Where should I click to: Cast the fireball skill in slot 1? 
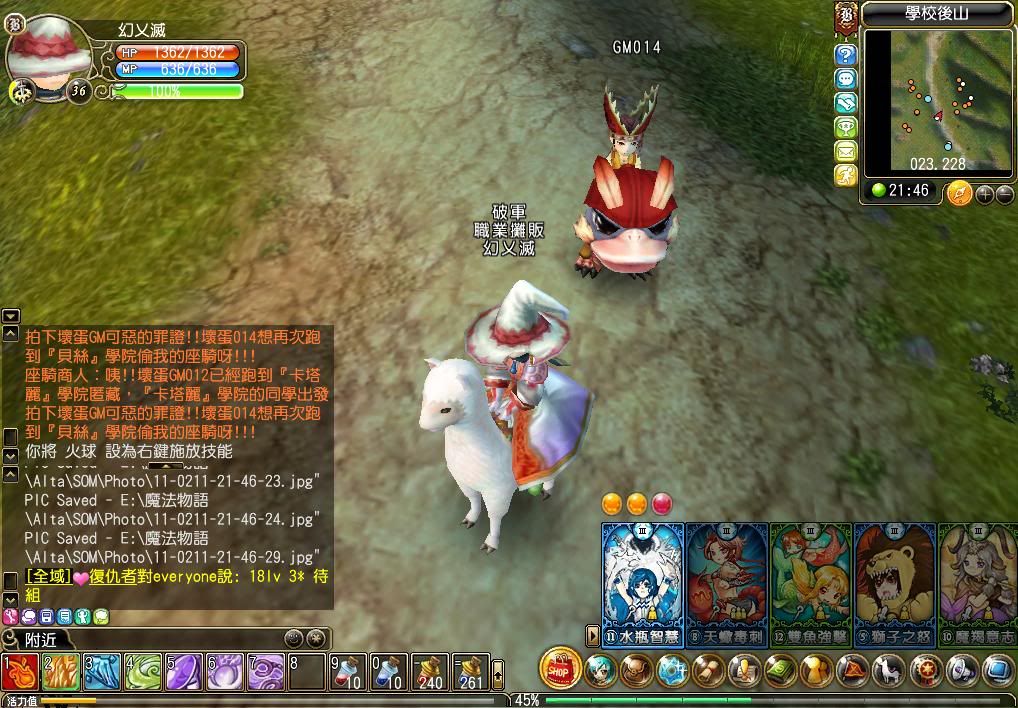click(x=20, y=672)
